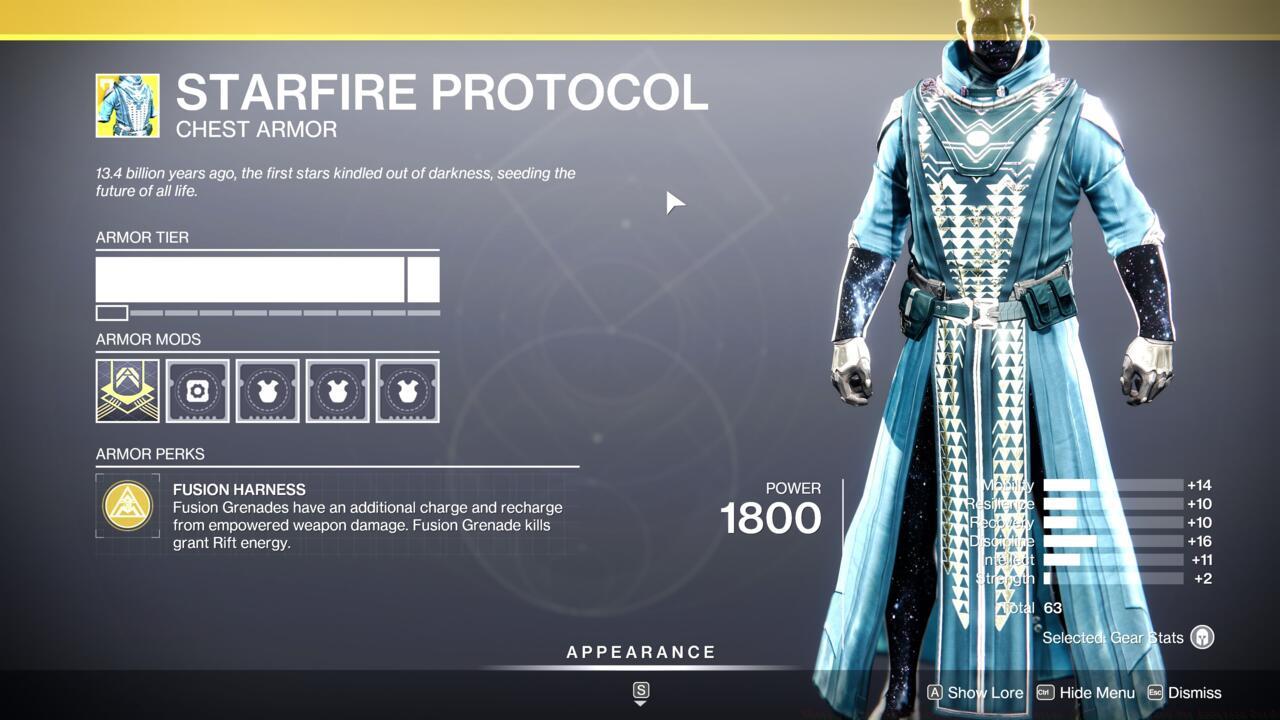Open the second armor mod socket

pos(197,391)
